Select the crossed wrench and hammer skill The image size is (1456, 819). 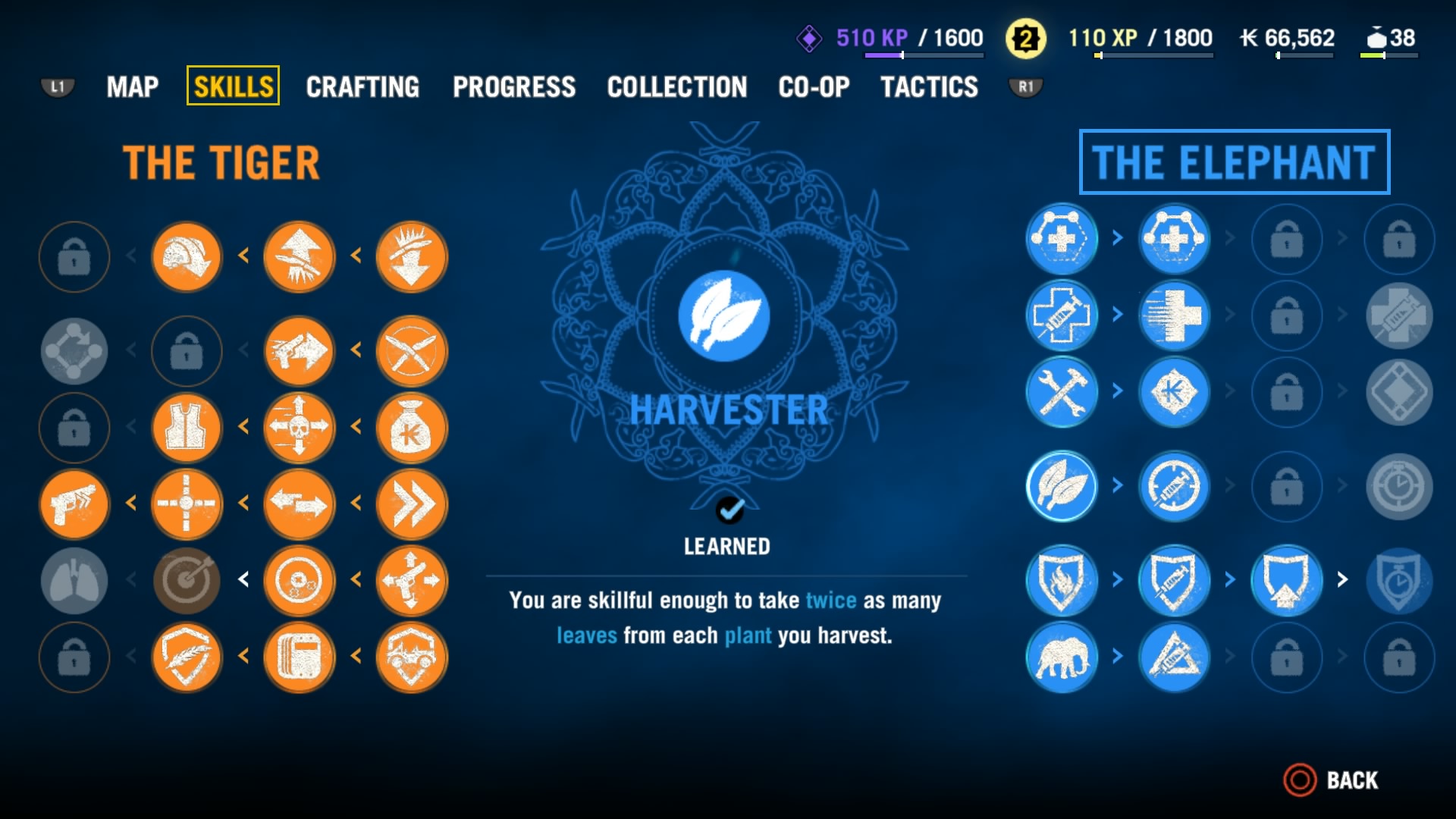(x=1062, y=392)
